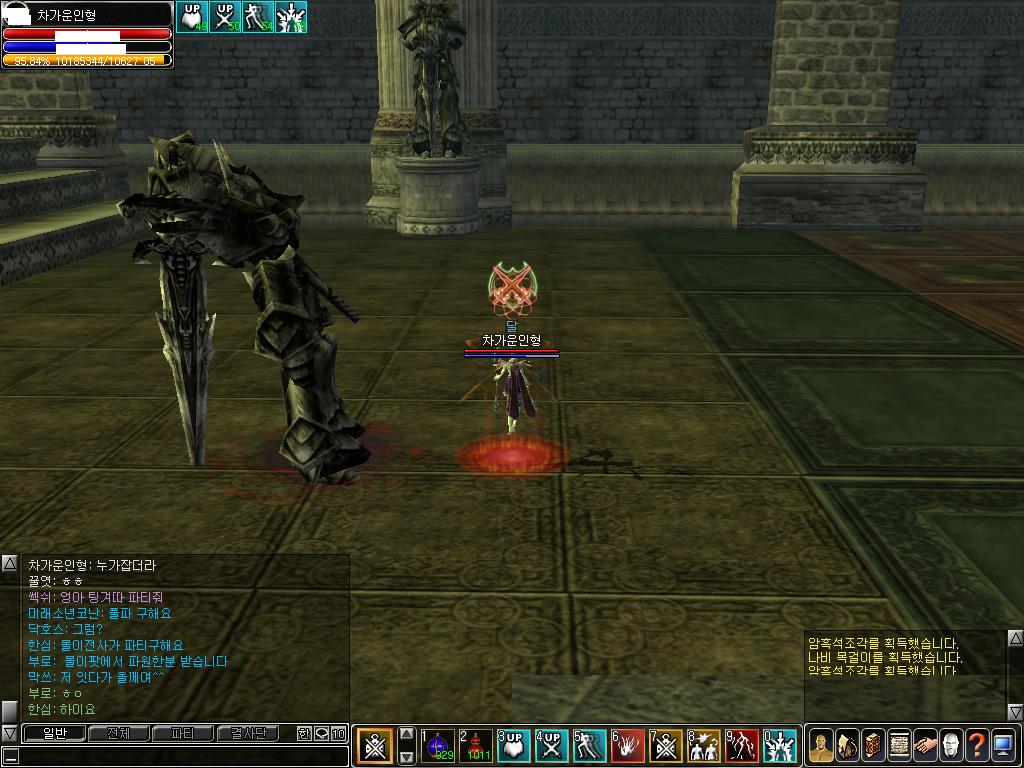Screen dimensions: 1024x768
Task: Select the highlighted crossed swords attack slot
Action: coord(375,746)
